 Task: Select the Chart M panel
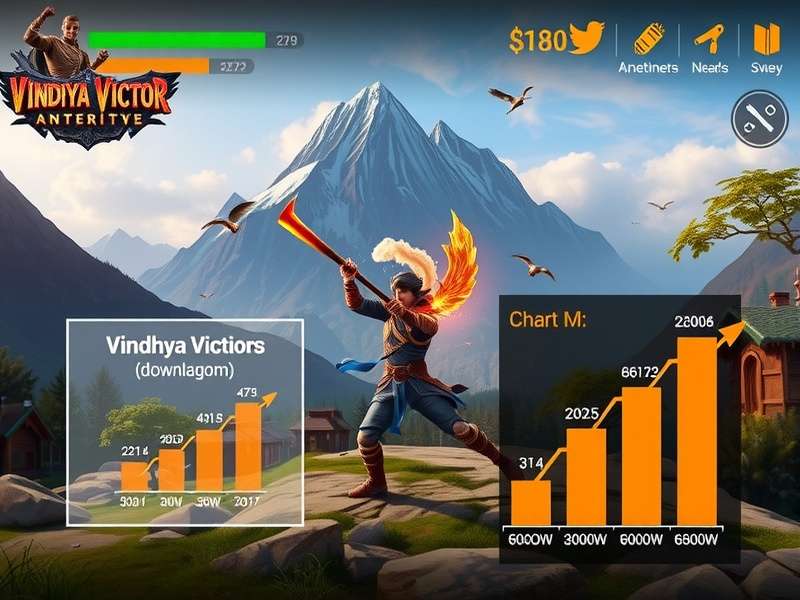pos(619,428)
